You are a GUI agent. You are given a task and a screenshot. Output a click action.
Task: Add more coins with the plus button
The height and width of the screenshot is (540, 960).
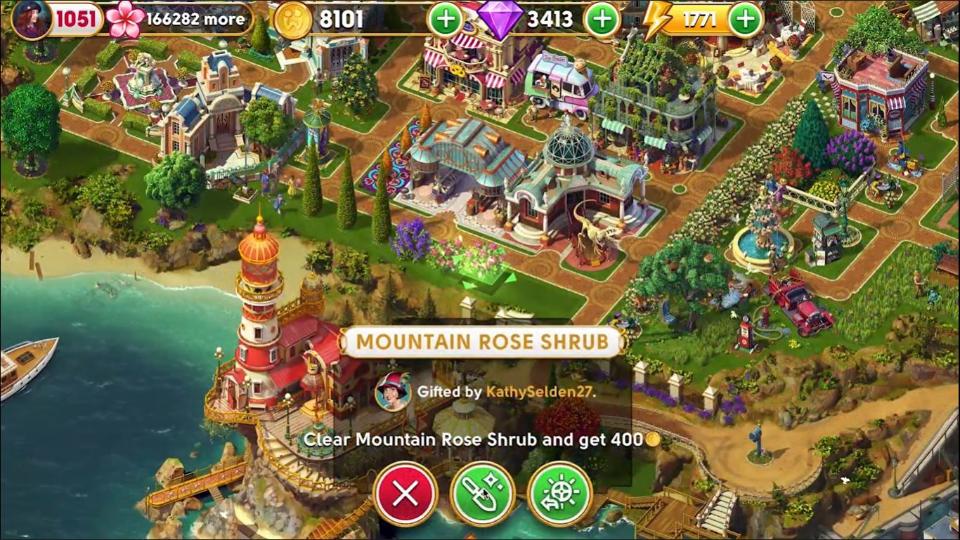point(446,18)
